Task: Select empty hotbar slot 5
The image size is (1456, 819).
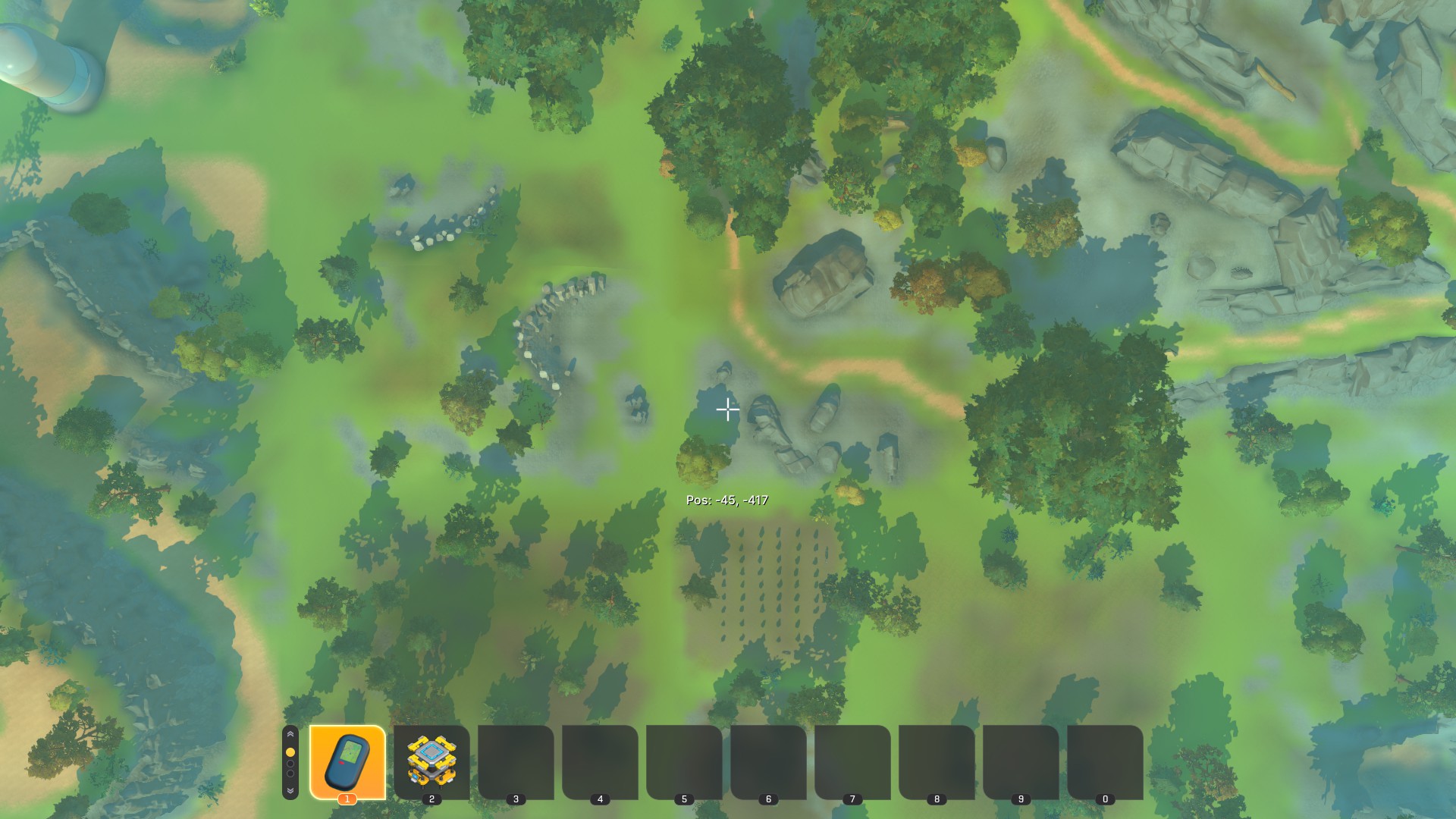Action: tap(684, 761)
